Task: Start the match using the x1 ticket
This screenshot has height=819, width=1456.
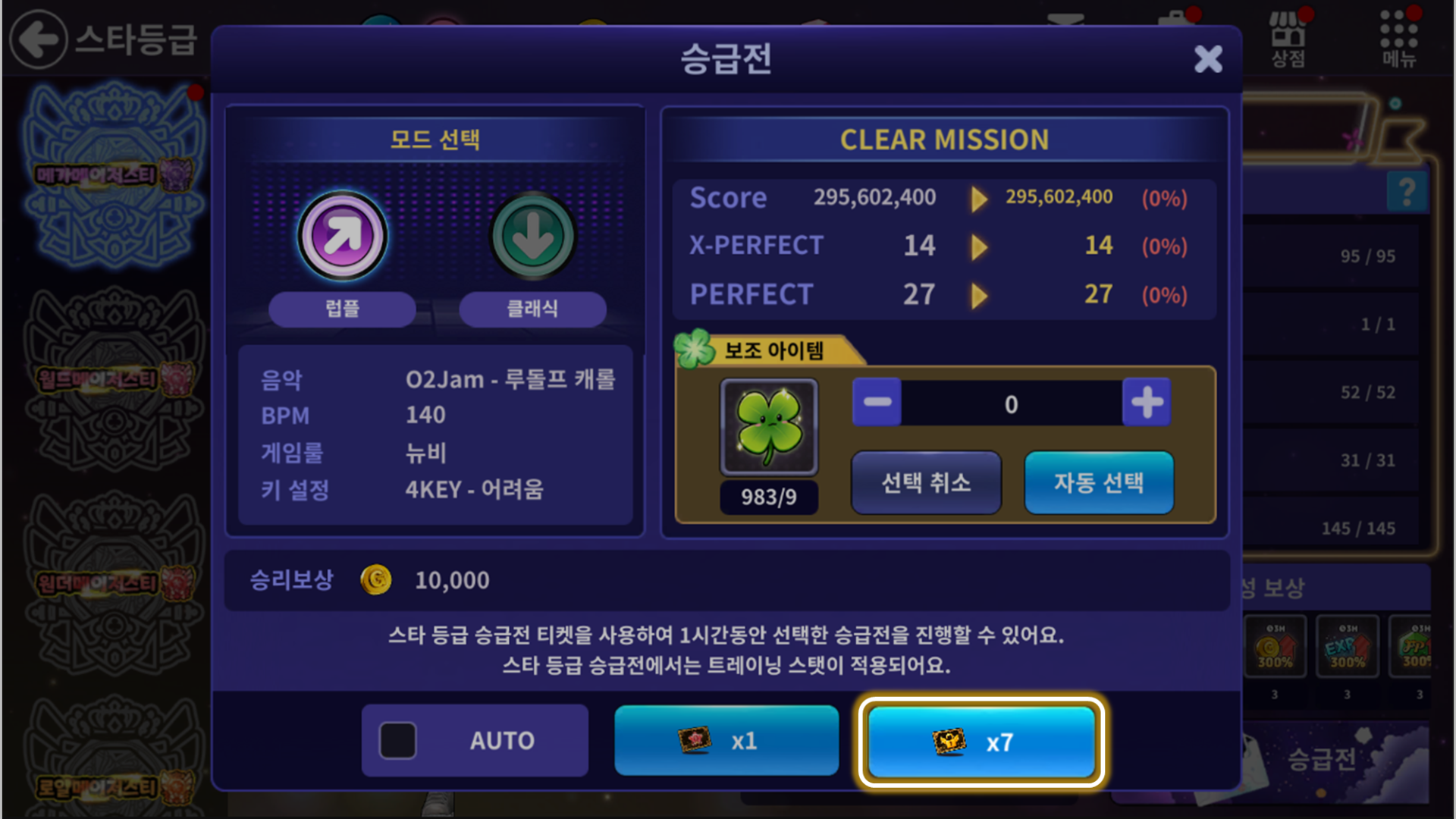Action: 726,740
